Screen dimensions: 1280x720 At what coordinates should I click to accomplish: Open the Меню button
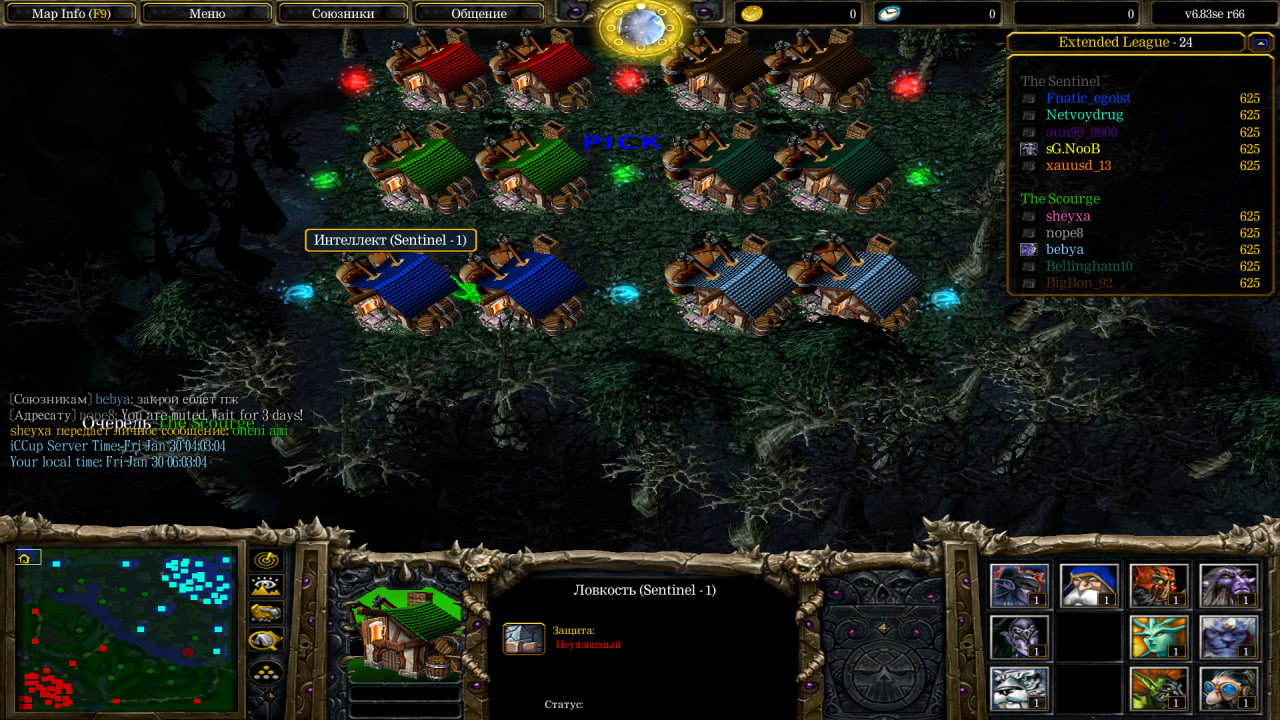click(207, 14)
